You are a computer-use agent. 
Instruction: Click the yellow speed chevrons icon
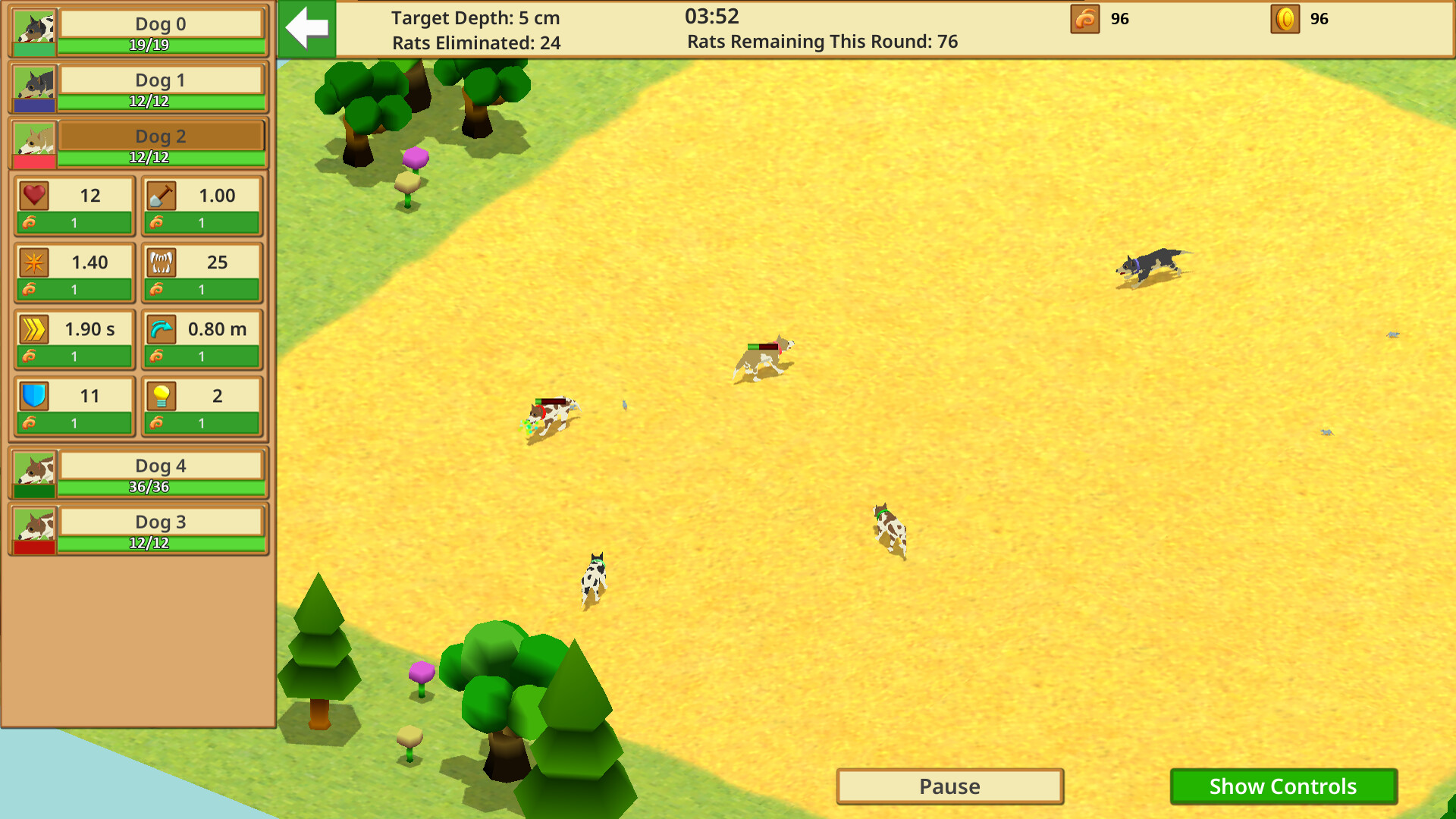[x=33, y=328]
